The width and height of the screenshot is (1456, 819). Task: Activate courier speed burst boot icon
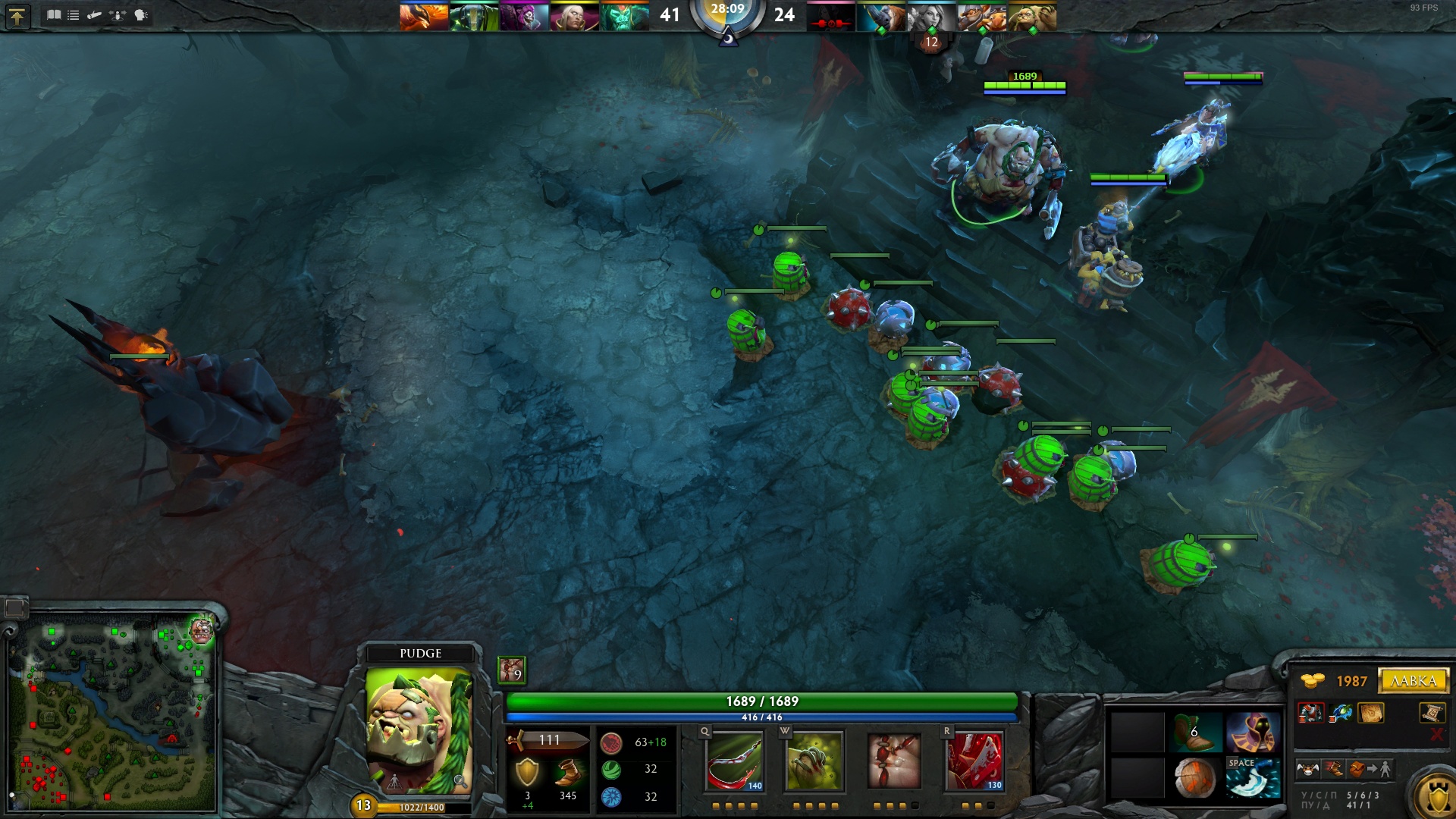click(x=1333, y=770)
